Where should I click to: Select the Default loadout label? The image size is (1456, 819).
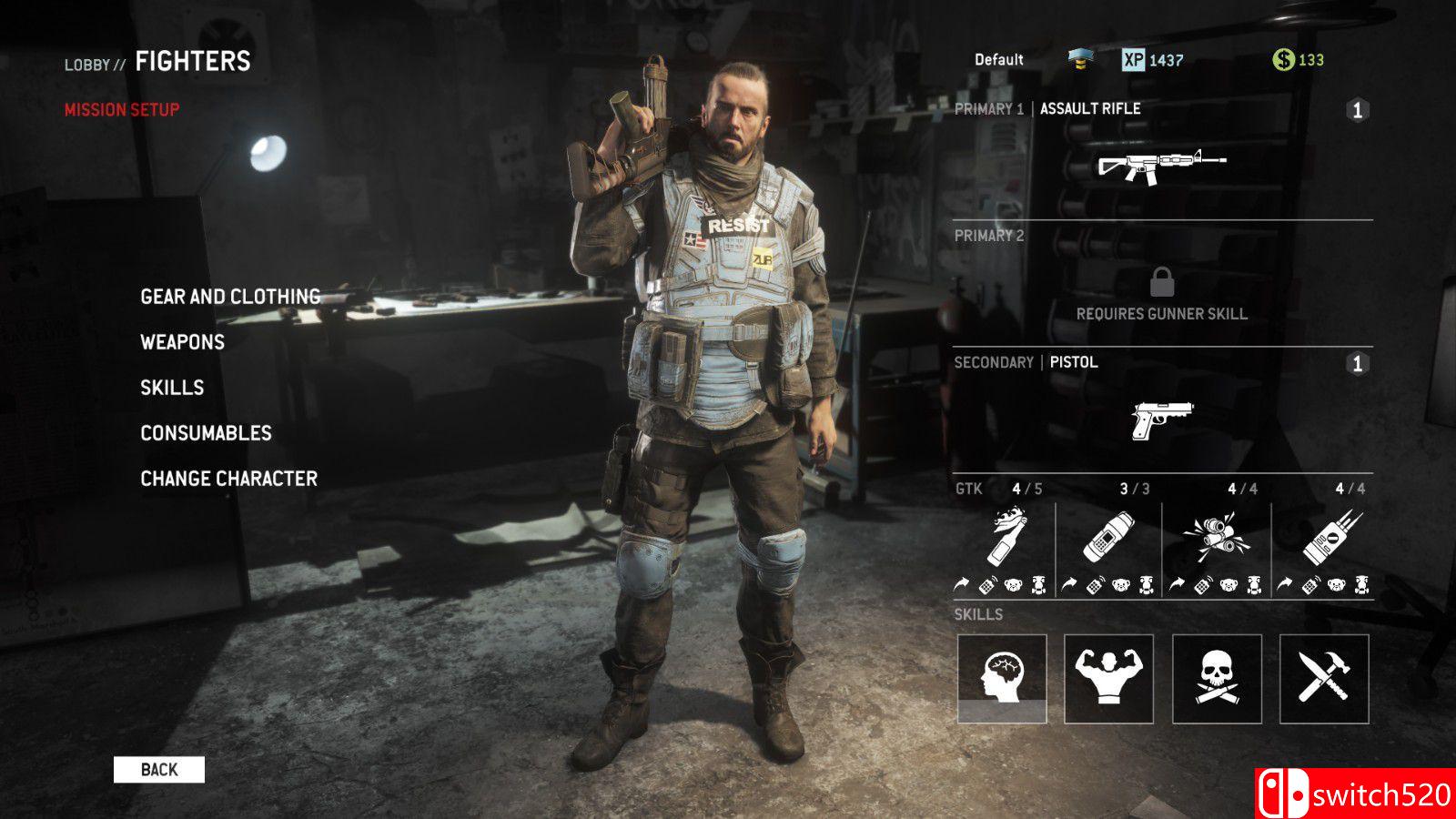999,60
